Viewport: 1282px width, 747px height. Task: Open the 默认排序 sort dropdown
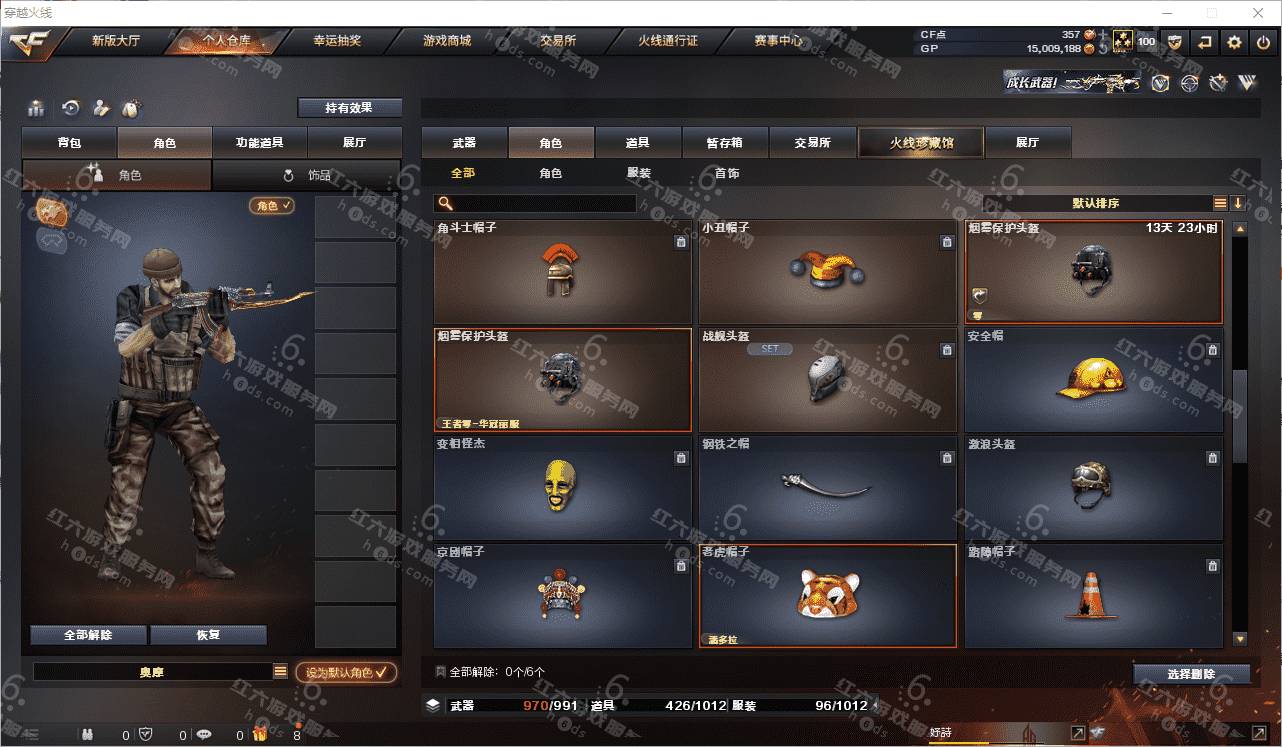tap(1096, 203)
